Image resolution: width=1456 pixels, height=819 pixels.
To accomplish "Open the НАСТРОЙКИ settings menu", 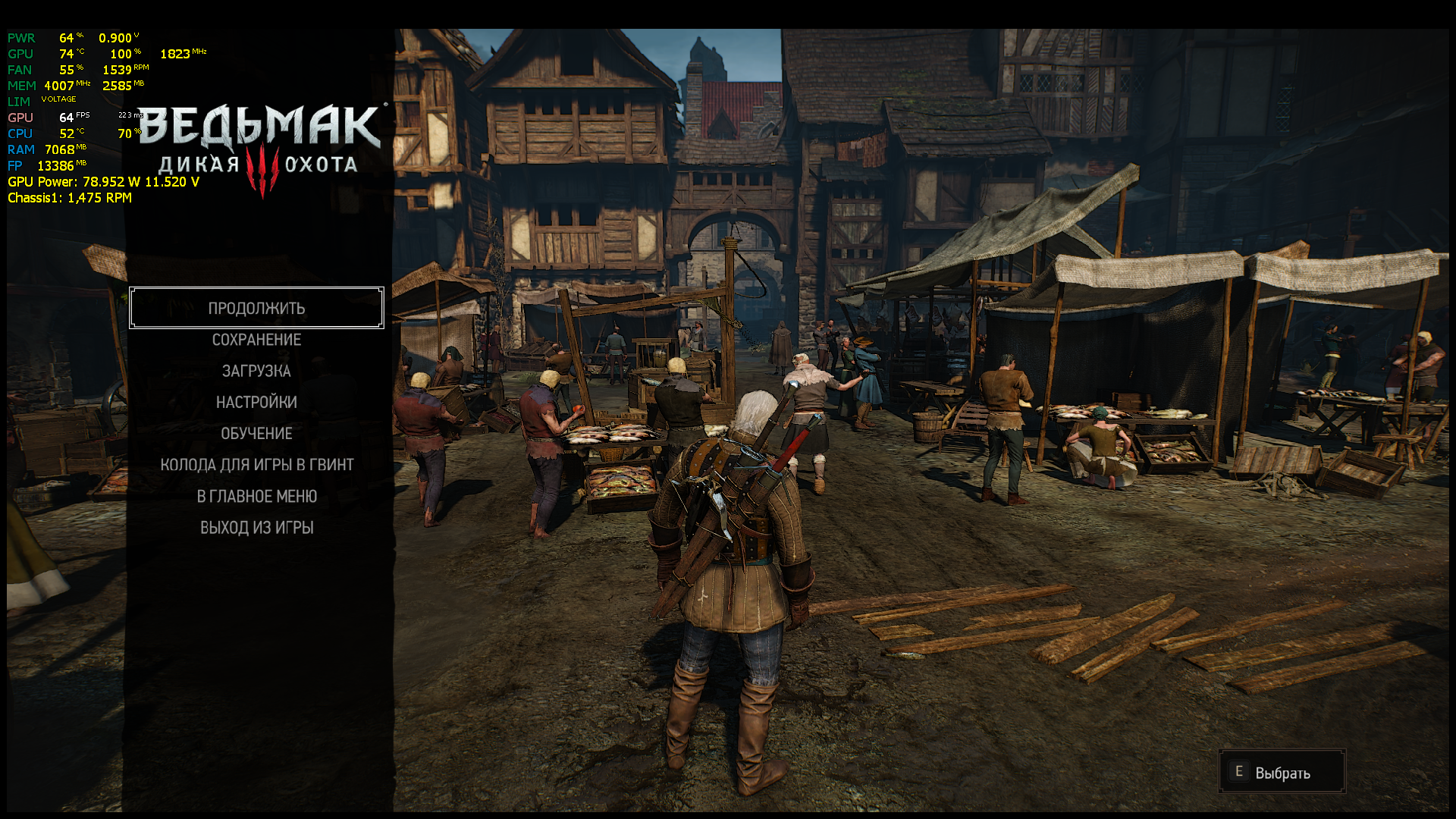I will [x=256, y=402].
